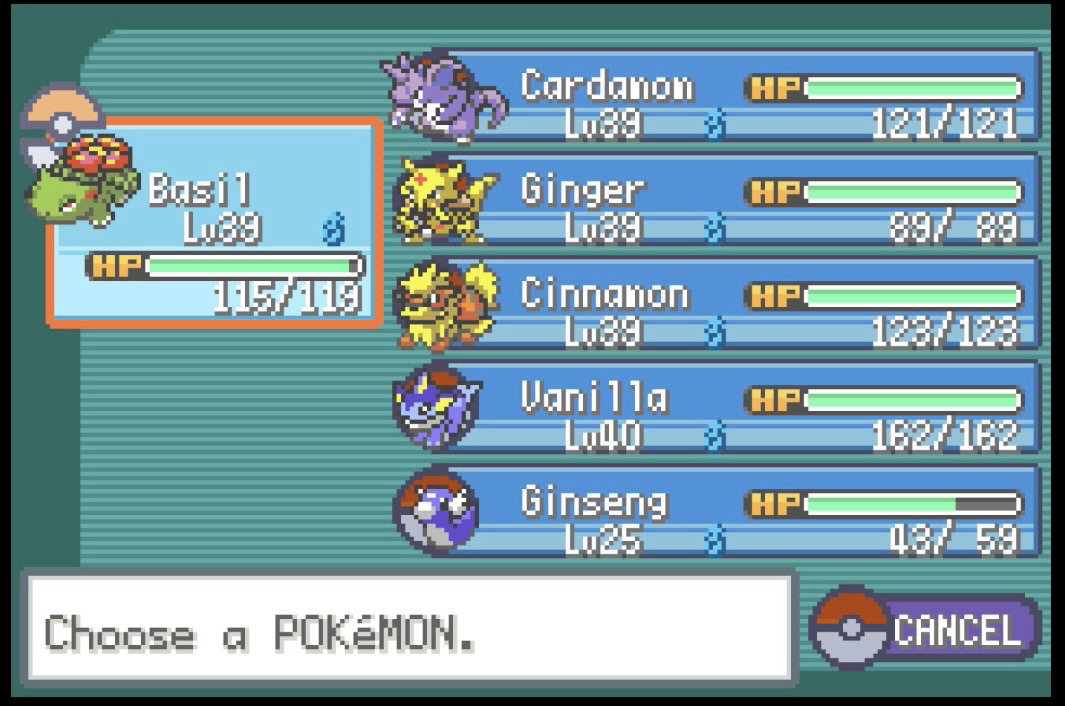This screenshot has height=706, width=1065.
Task: Click the CANCEL button
Action: tap(927, 630)
